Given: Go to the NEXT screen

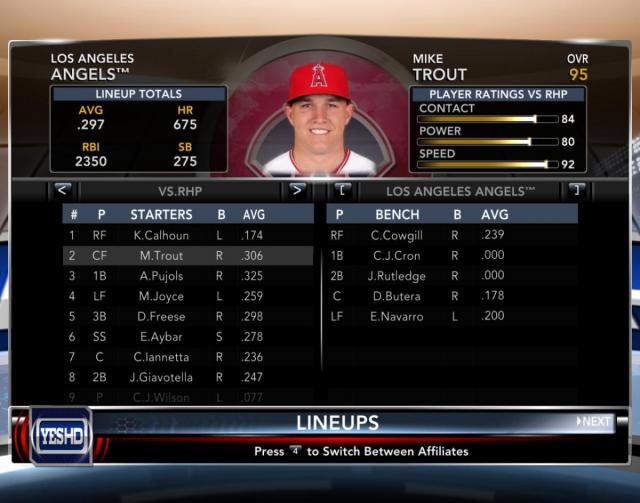Looking at the screenshot, I should pos(594,421).
